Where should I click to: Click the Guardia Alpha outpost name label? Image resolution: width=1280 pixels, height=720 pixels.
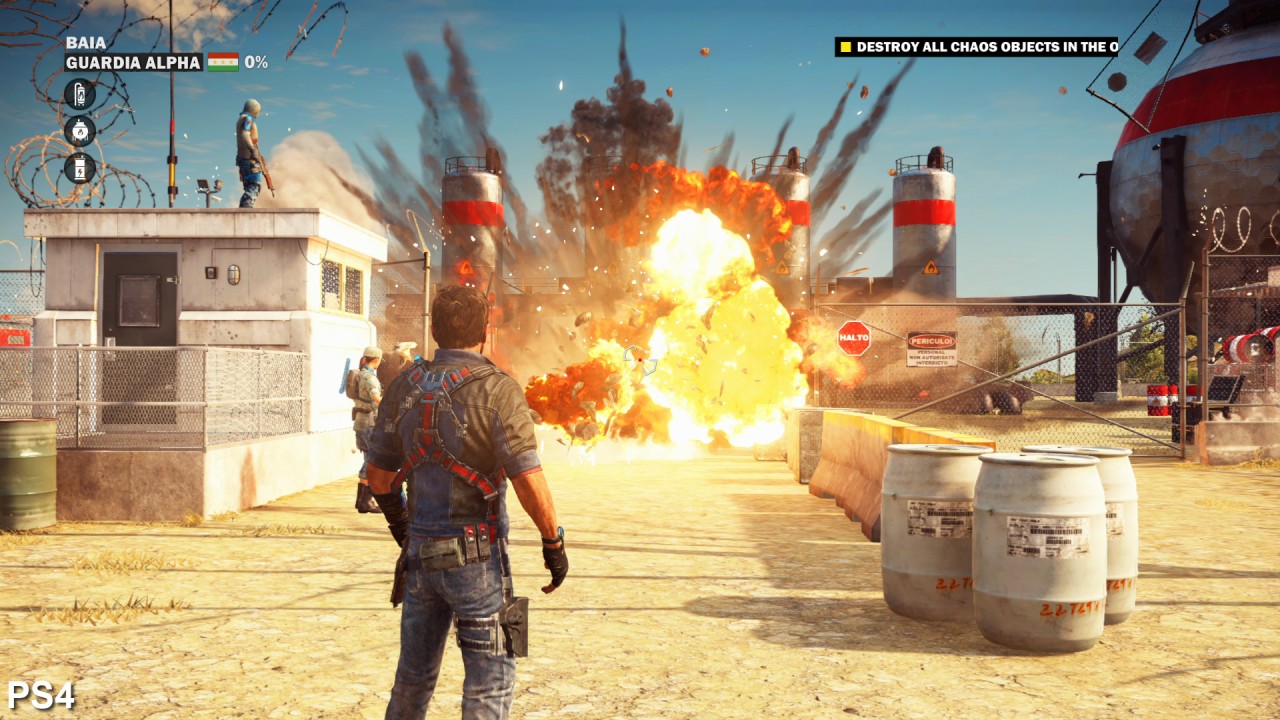coord(133,62)
